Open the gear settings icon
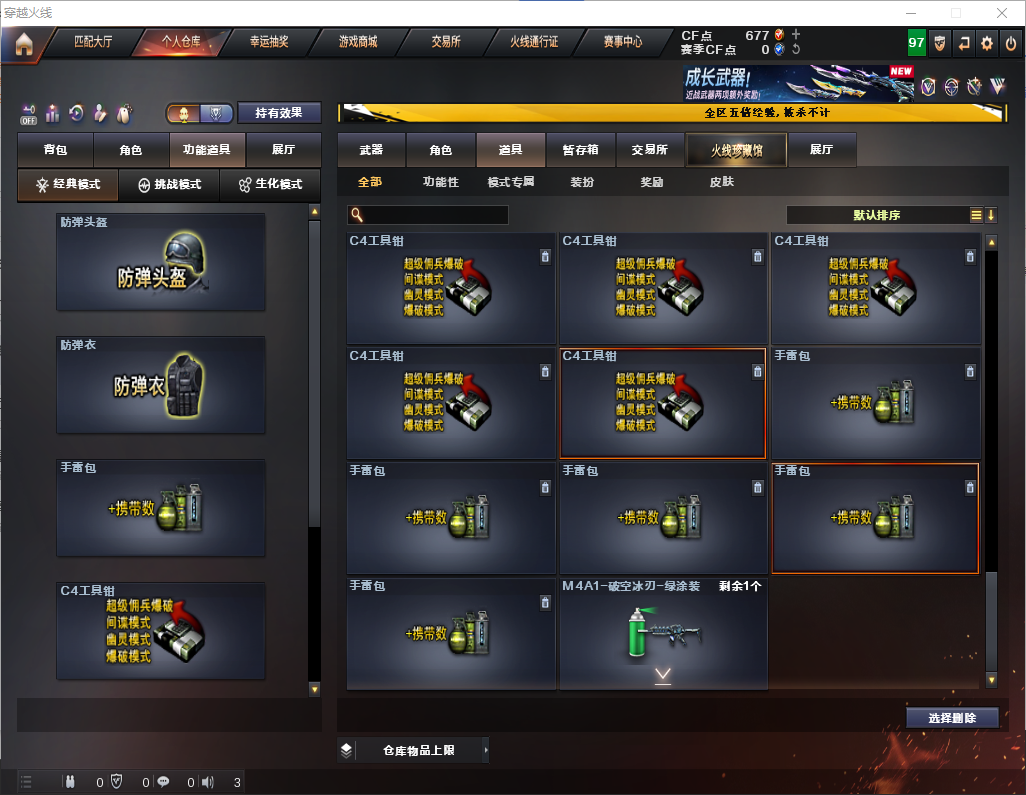 987,44
